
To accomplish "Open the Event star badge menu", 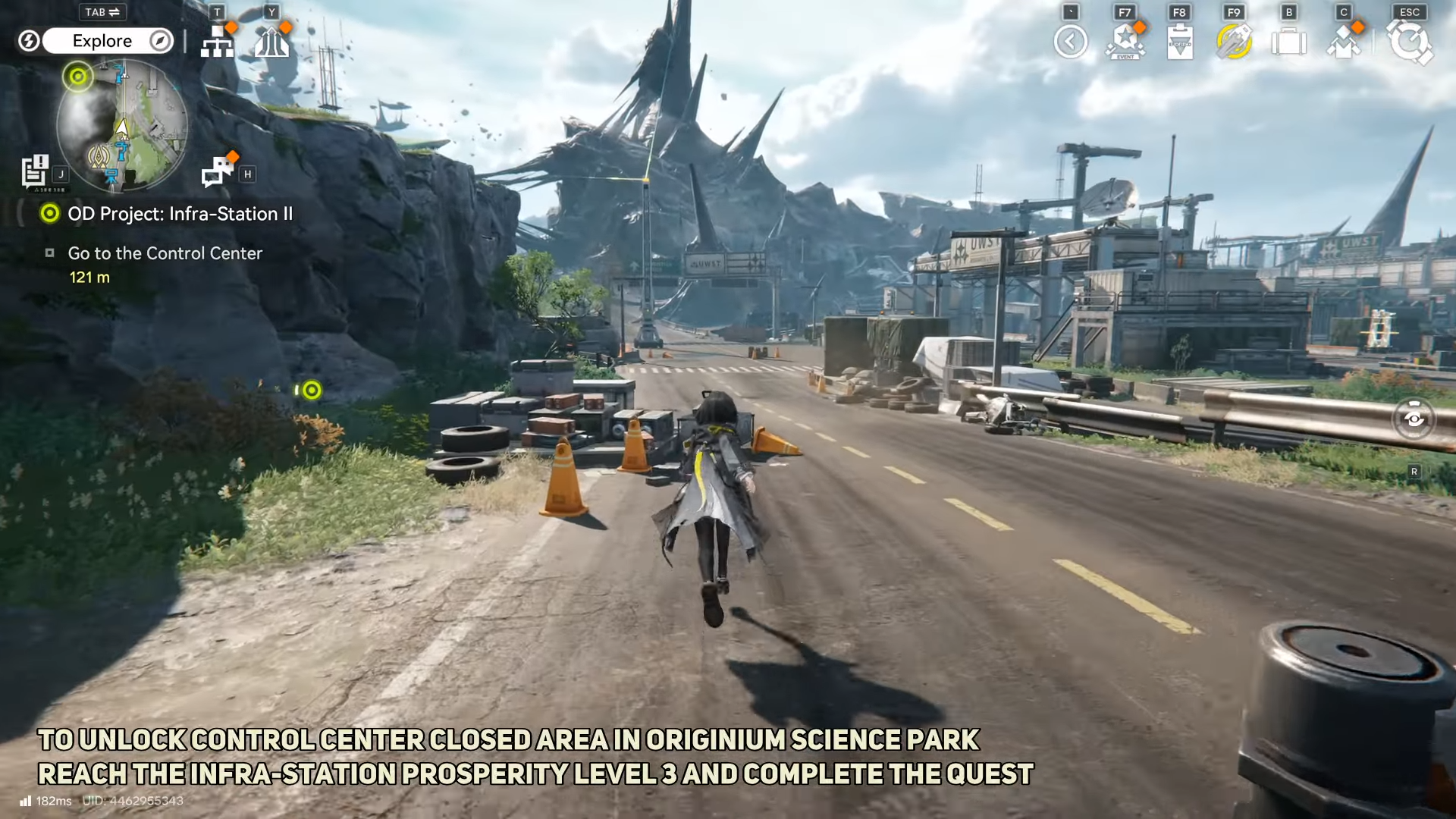I will tap(1125, 42).
